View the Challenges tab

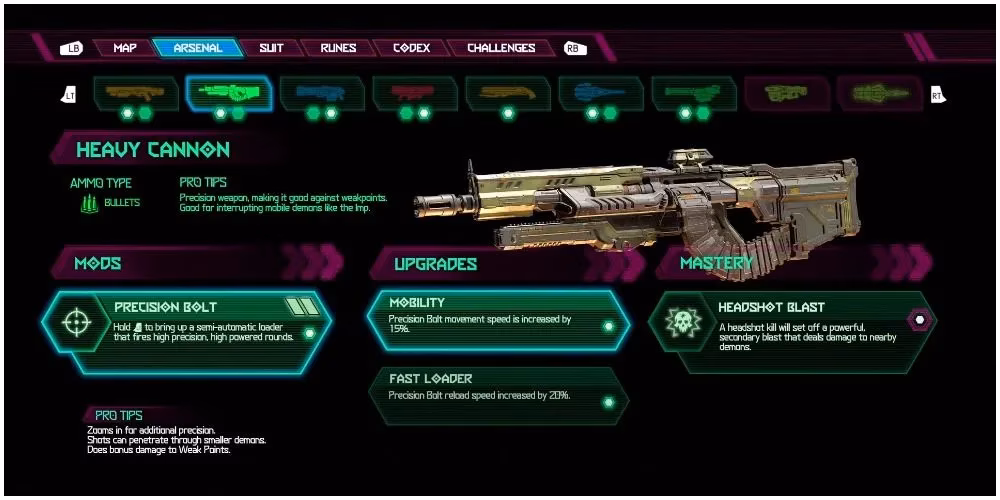[501, 48]
